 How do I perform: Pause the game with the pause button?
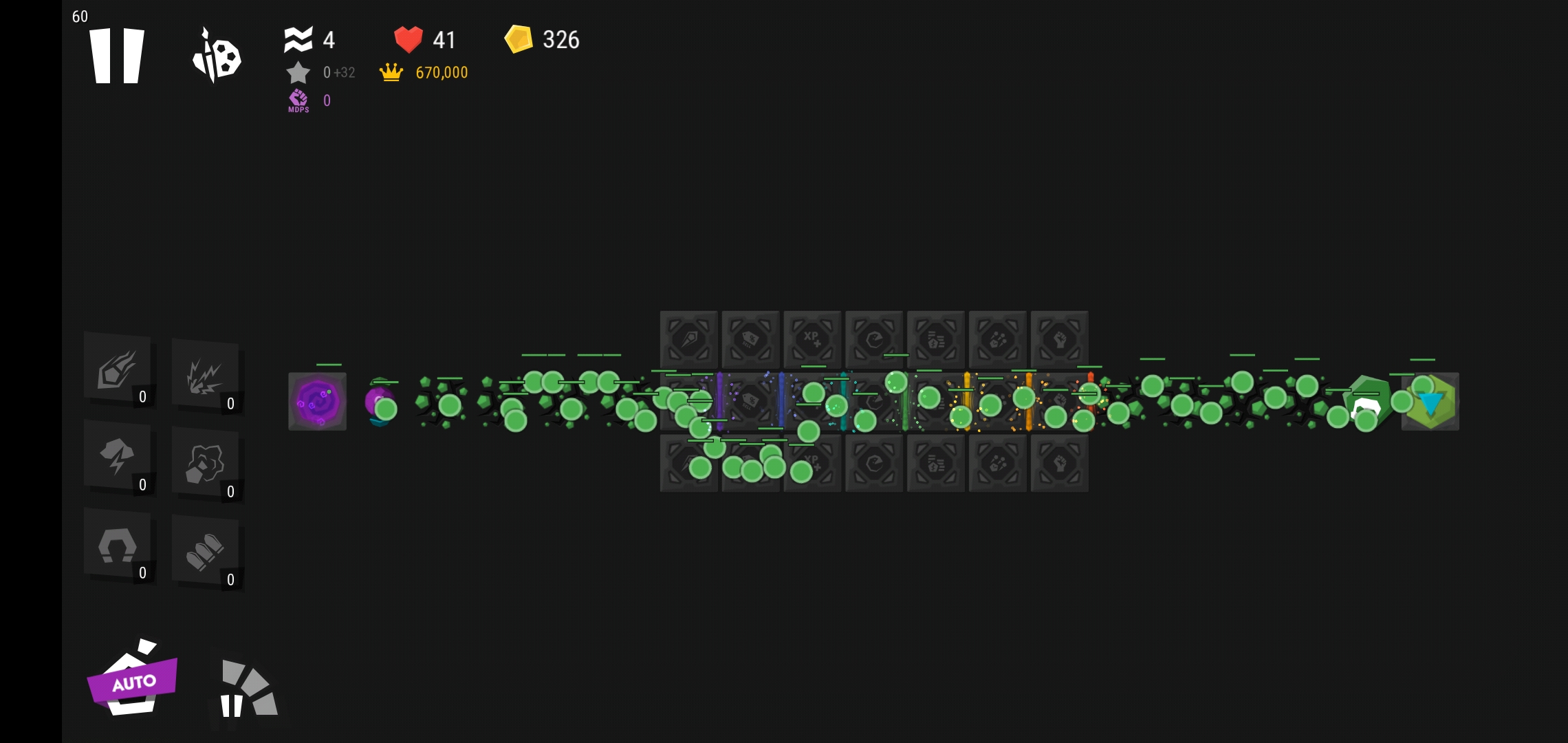coord(117,56)
